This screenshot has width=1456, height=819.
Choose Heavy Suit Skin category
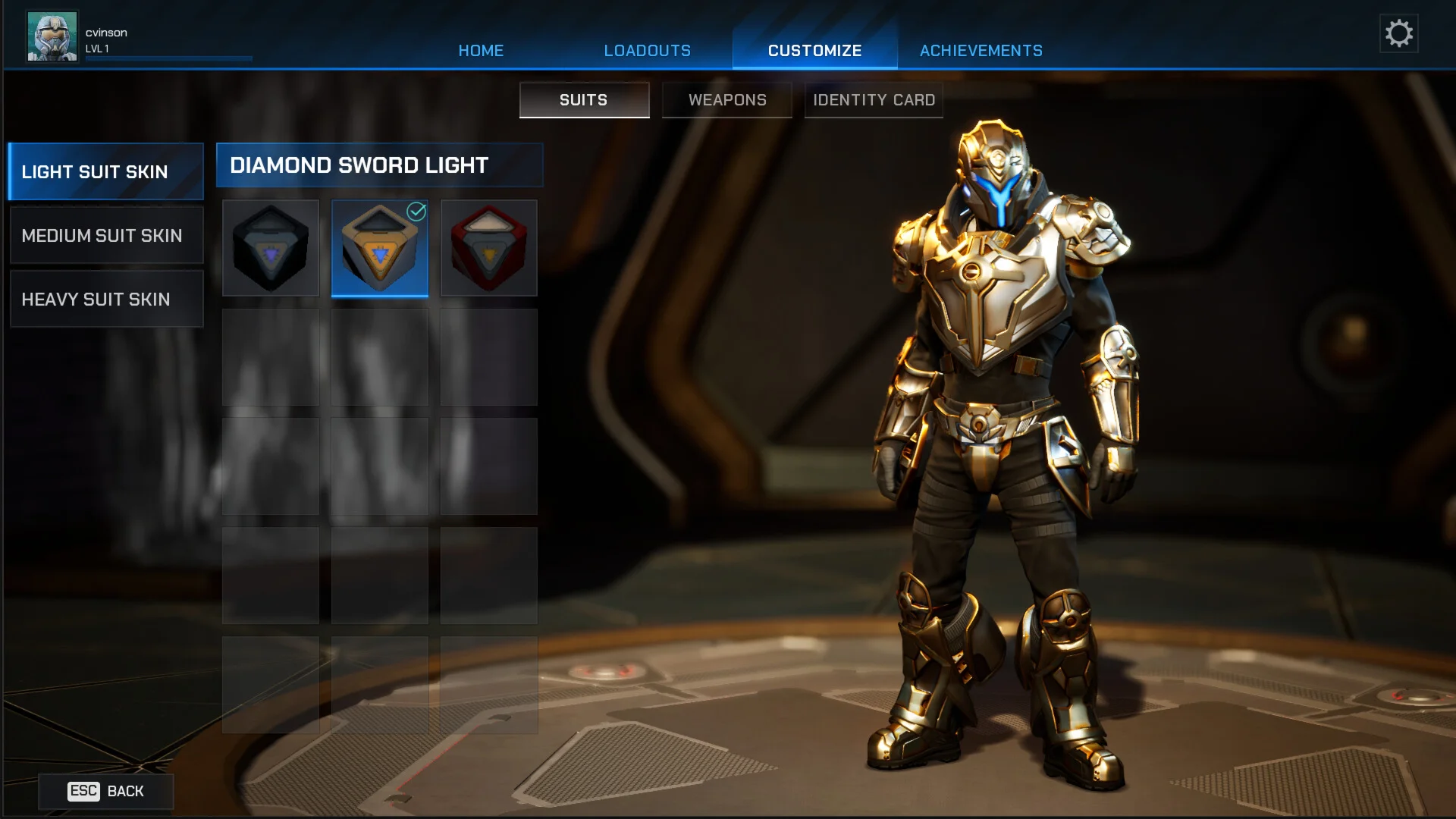pos(106,300)
